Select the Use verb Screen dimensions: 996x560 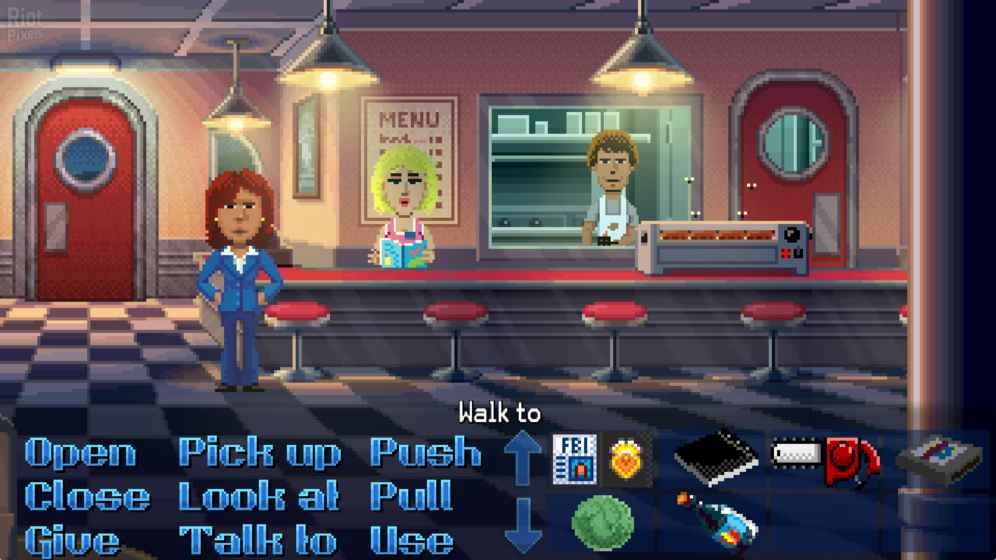click(411, 541)
